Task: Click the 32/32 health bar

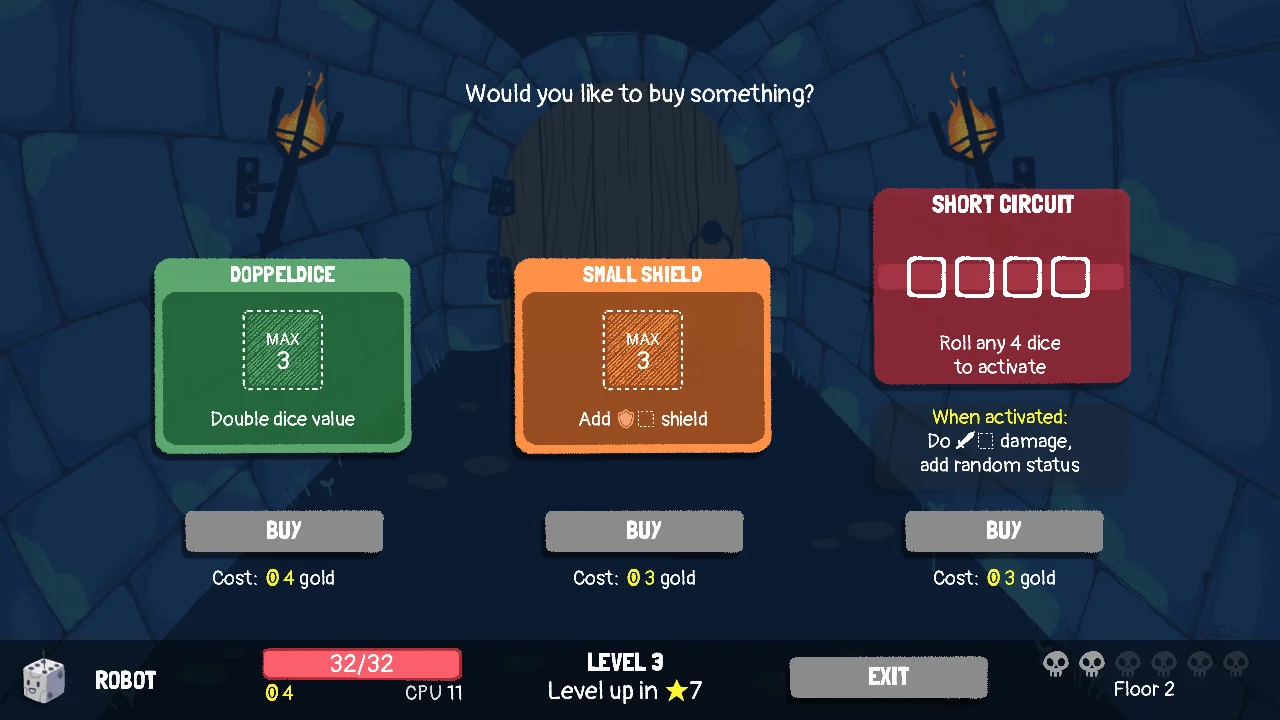Action: pos(361,663)
